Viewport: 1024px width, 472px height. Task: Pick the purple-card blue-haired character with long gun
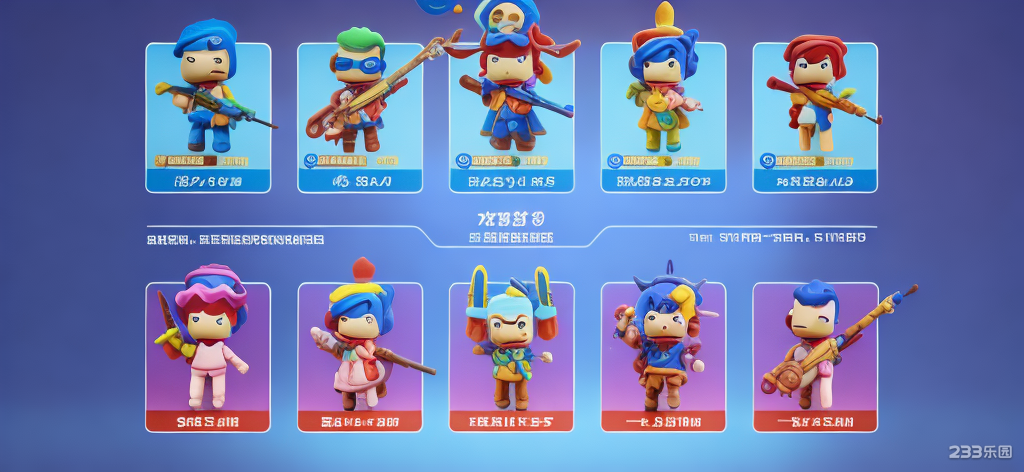(x=815, y=357)
